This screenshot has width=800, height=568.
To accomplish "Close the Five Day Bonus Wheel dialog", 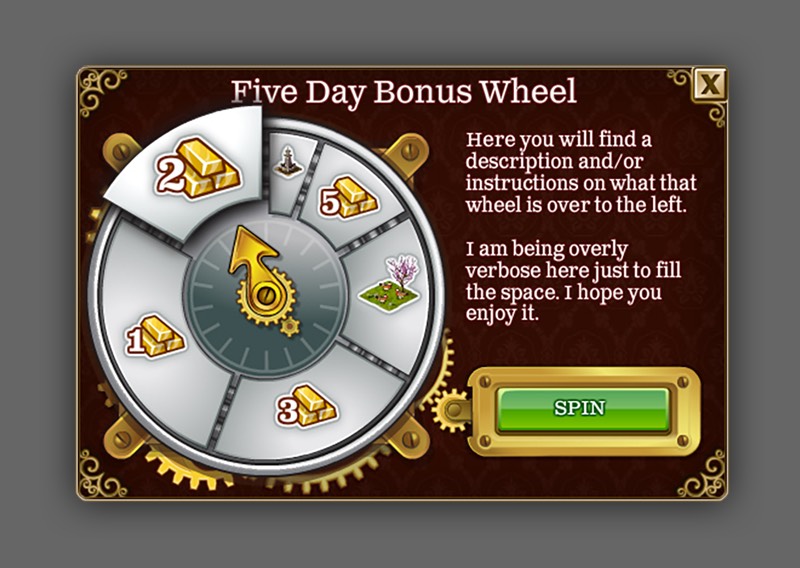I will tap(709, 85).
